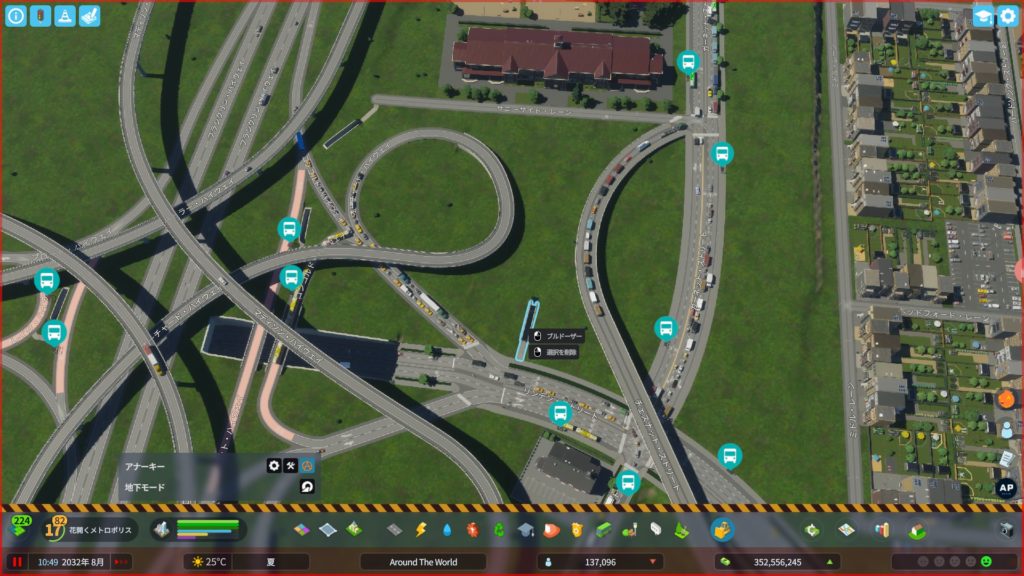Screen dimensions: 1024x576
Task: Click the AP round button
Action: [x=1006, y=489]
